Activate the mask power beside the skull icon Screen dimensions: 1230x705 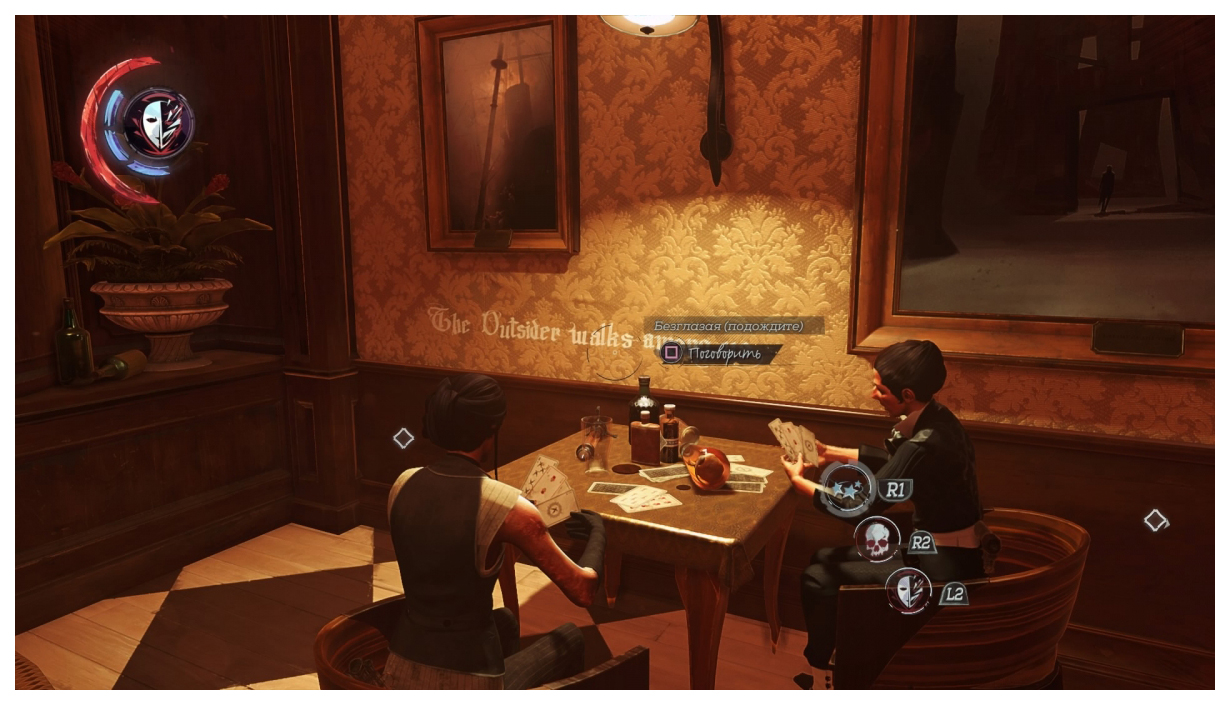(909, 590)
